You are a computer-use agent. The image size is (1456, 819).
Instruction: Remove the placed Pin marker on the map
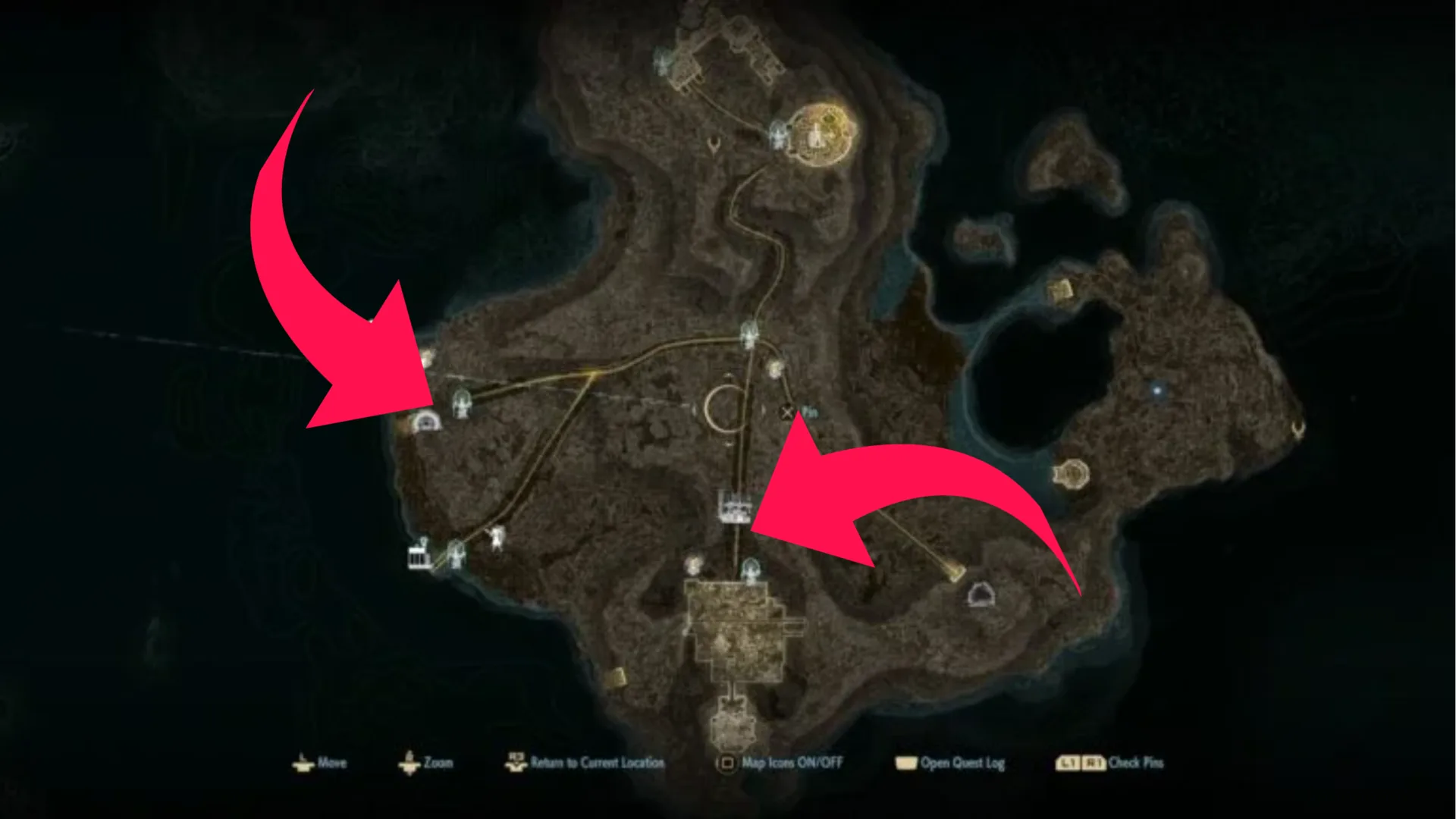coord(786,413)
